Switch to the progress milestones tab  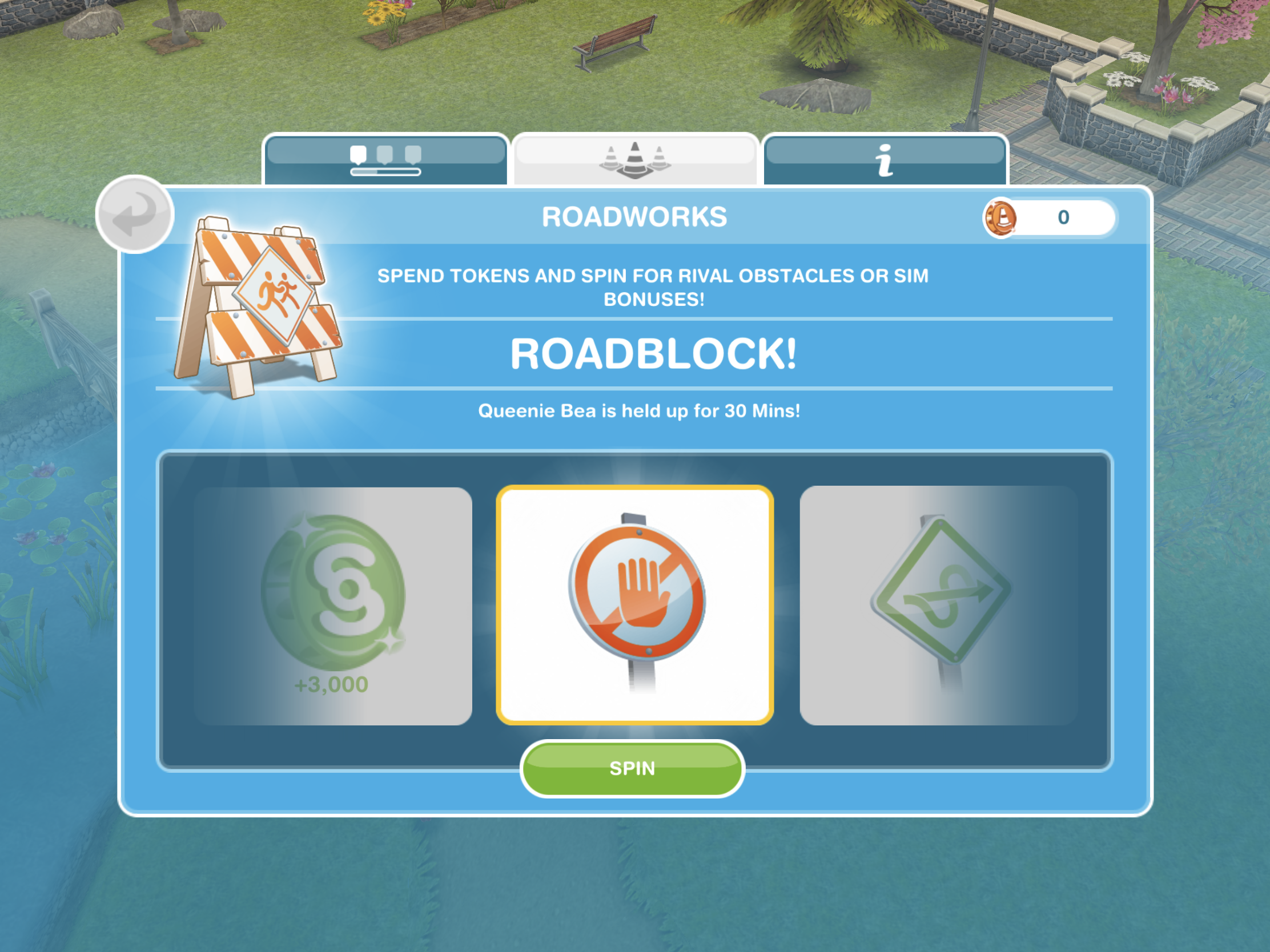[x=385, y=160]
